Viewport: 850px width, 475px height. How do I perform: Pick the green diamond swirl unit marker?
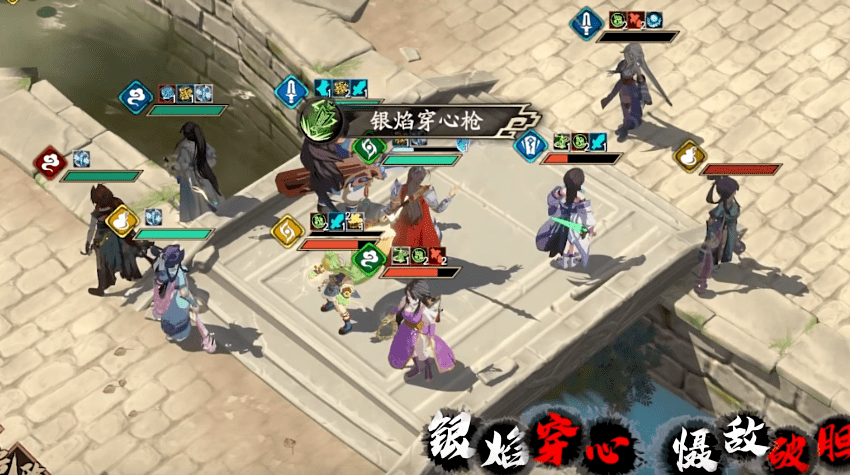(x=368, y=148)
